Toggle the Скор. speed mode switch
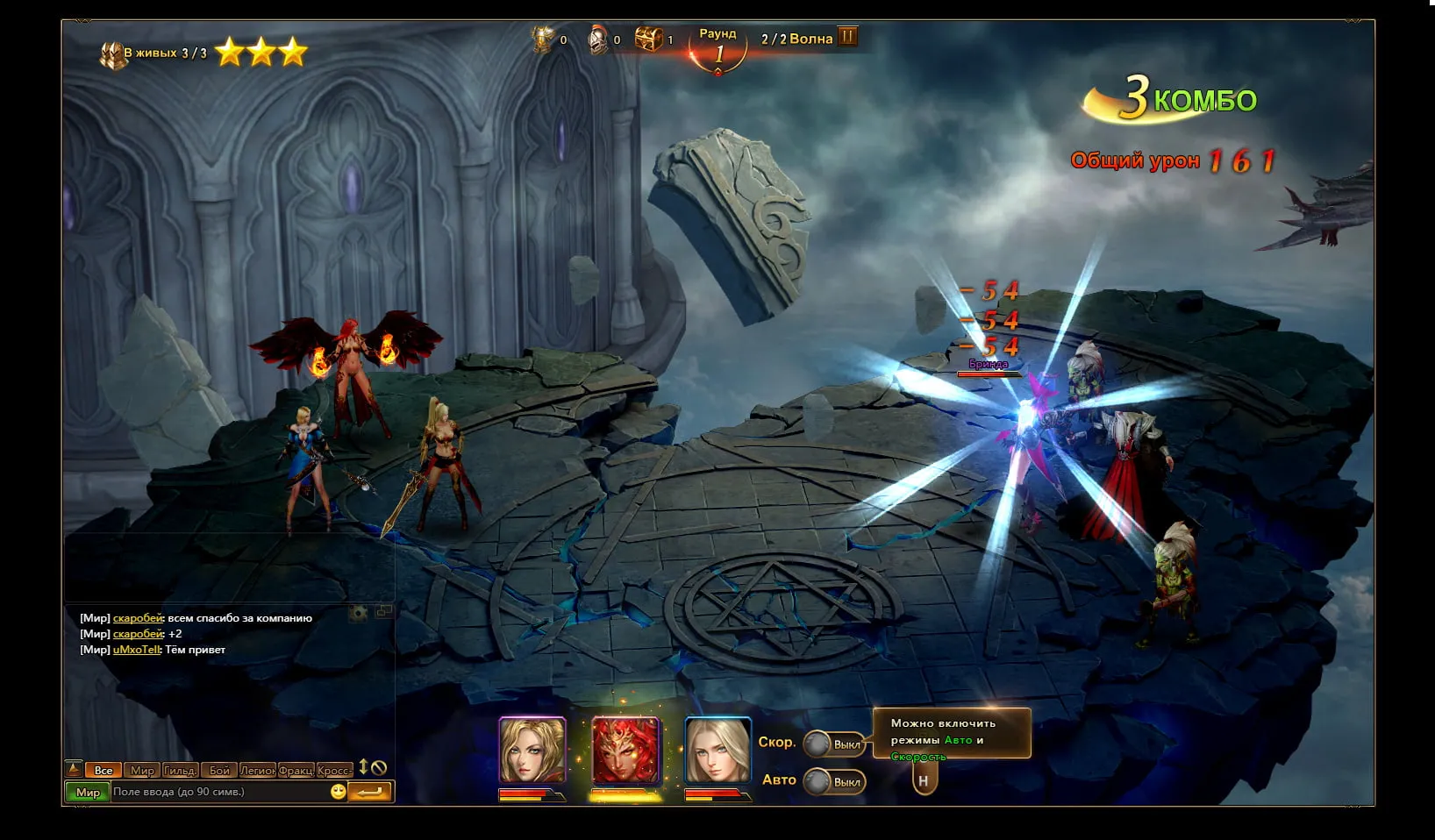 (x=834, y=744)
